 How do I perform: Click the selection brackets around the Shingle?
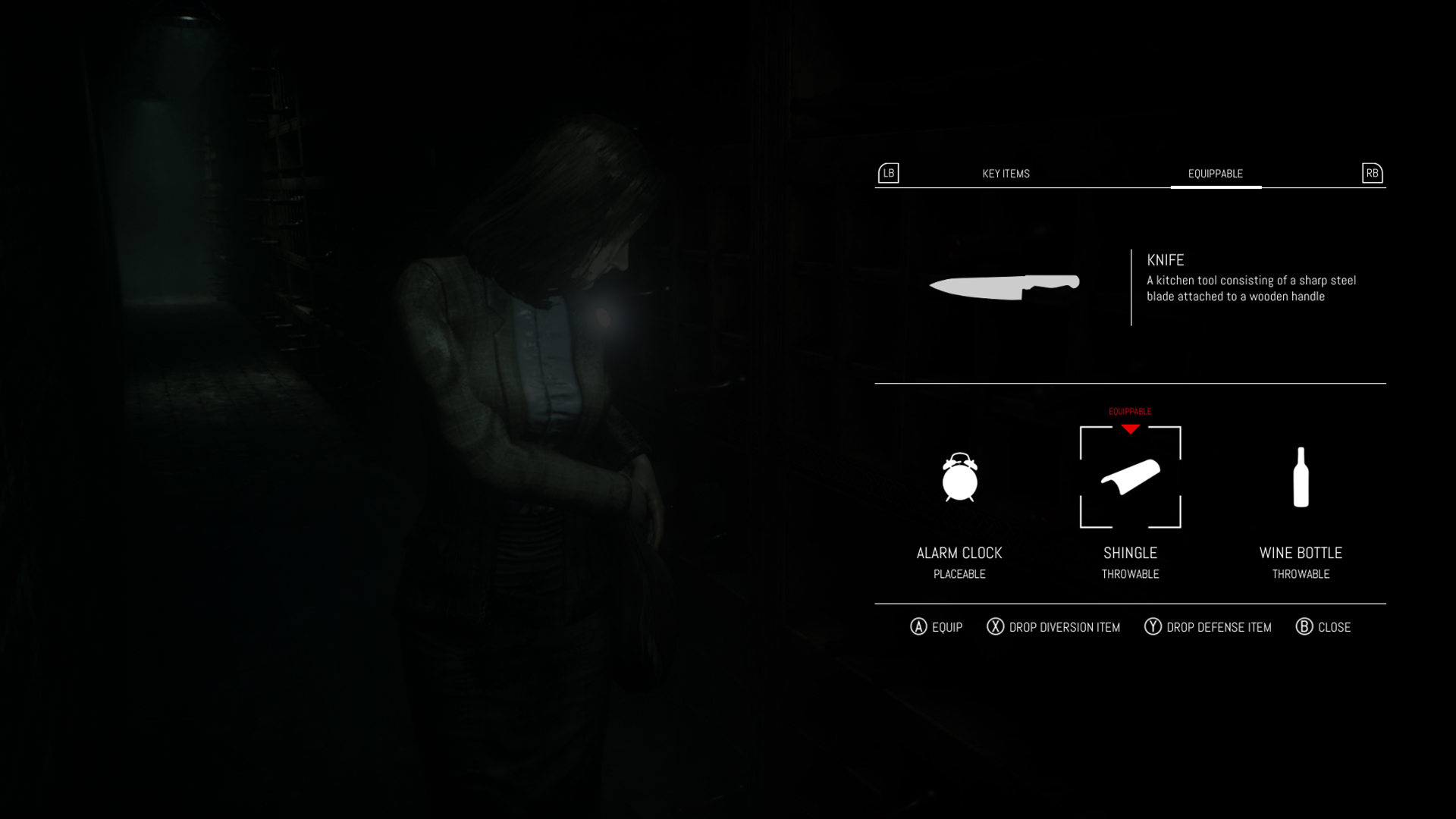point(1131,476)
